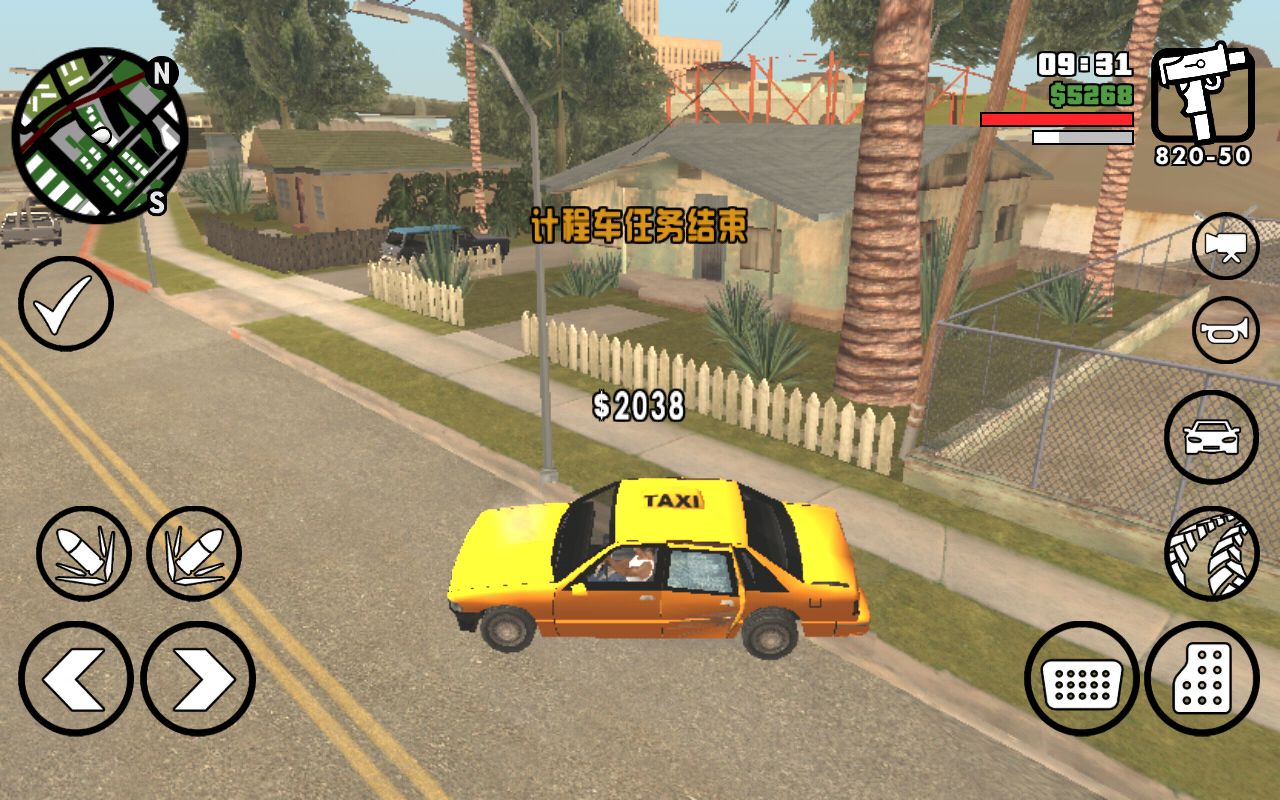This screenshot has width=1280, height=800.
Task: Tap the accelerator gas pedal button
Action: pyautogui.click(x=1201, y=679)
